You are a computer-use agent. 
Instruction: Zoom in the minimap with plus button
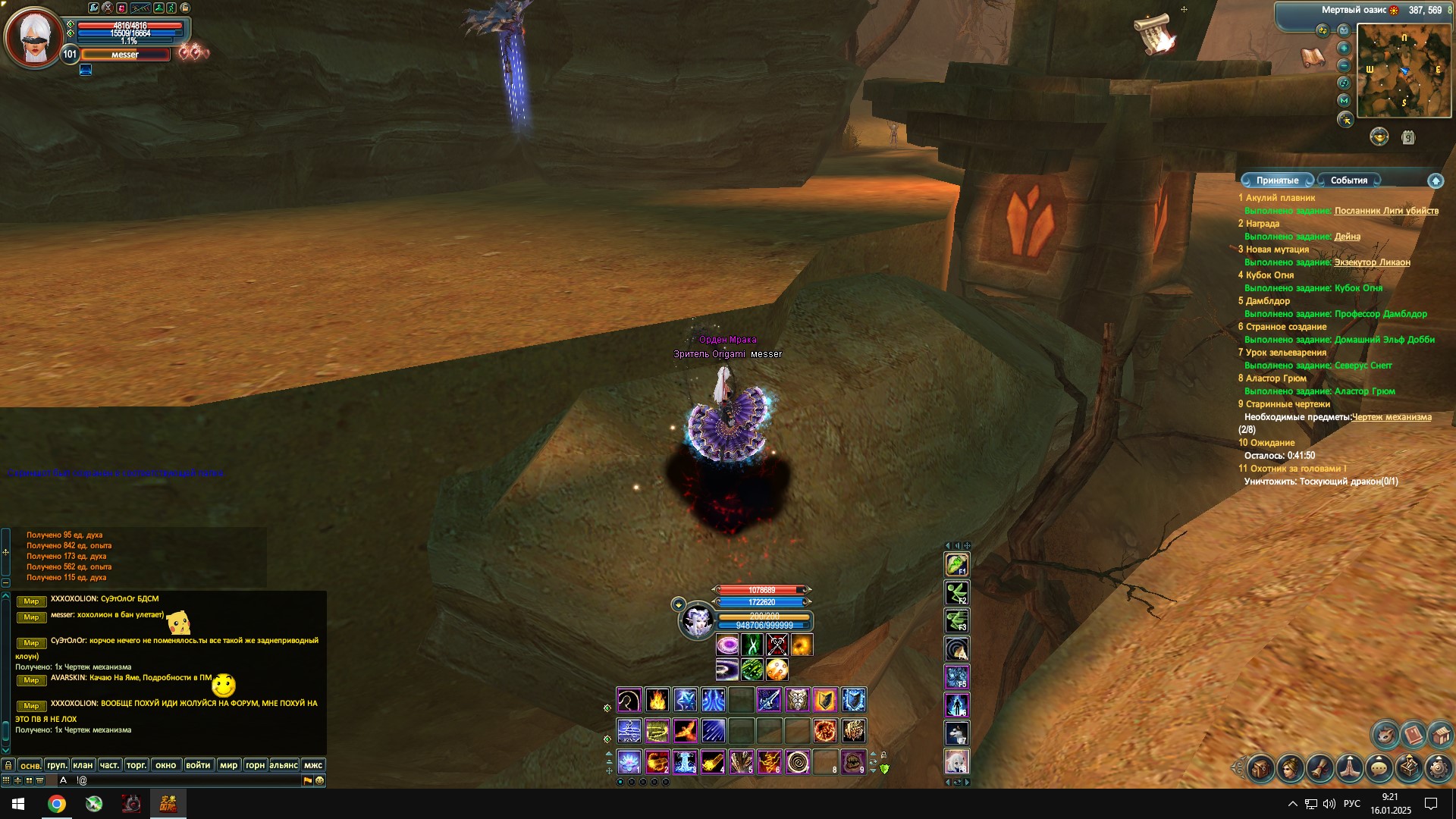point(1344,48)
